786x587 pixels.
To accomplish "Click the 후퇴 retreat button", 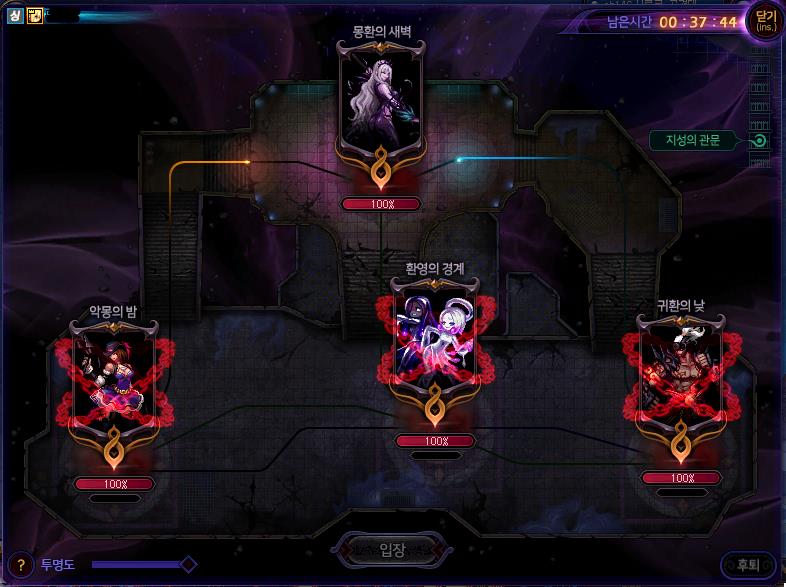I will 747,565.
